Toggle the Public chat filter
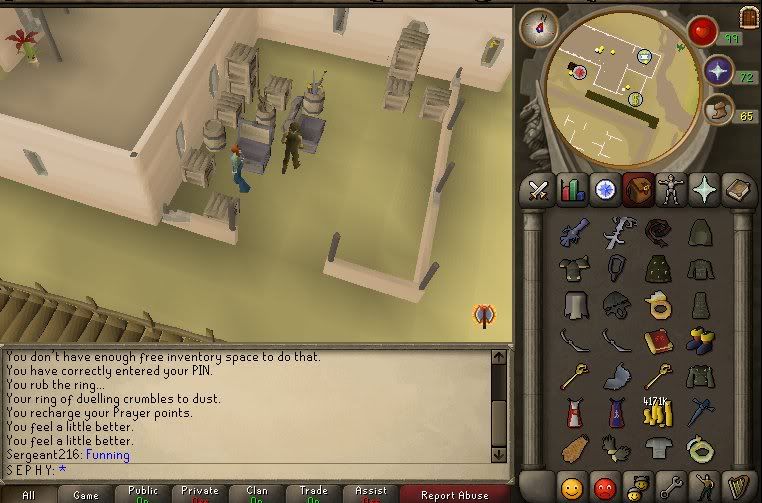762x503 pixels. point(143,493)
